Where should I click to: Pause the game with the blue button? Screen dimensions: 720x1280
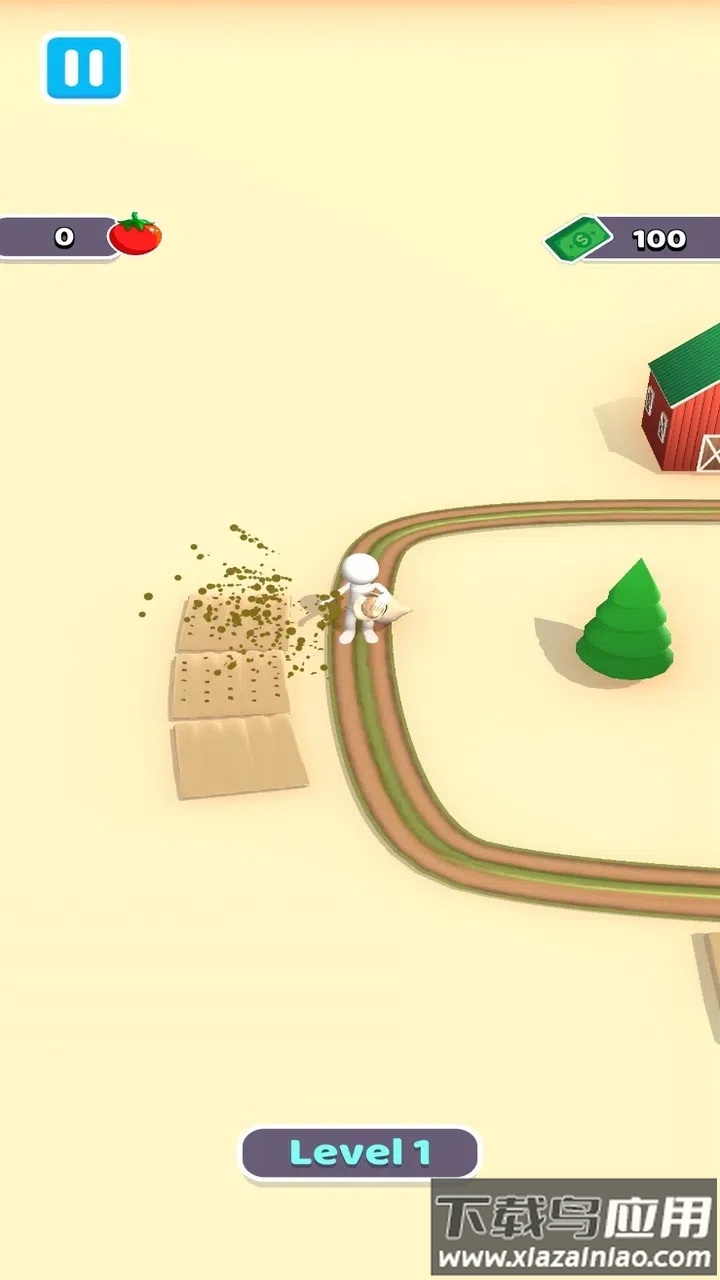point(83,68)
